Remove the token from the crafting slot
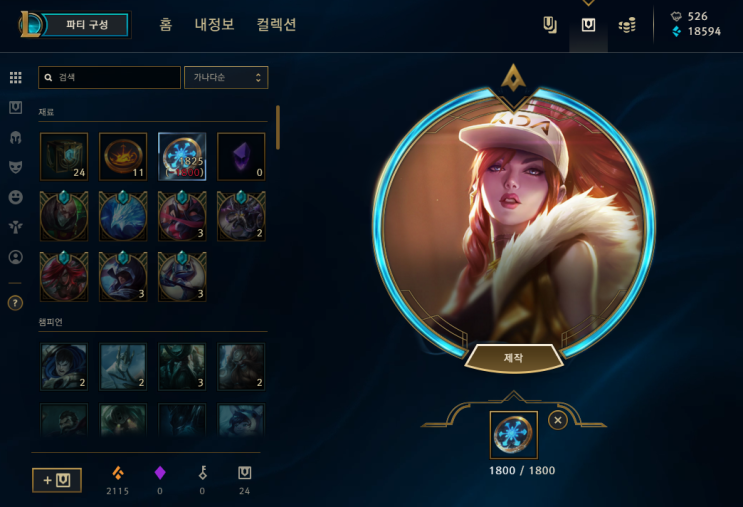The height and width of the screenshot is (507, 743). (x=558, y=420)
